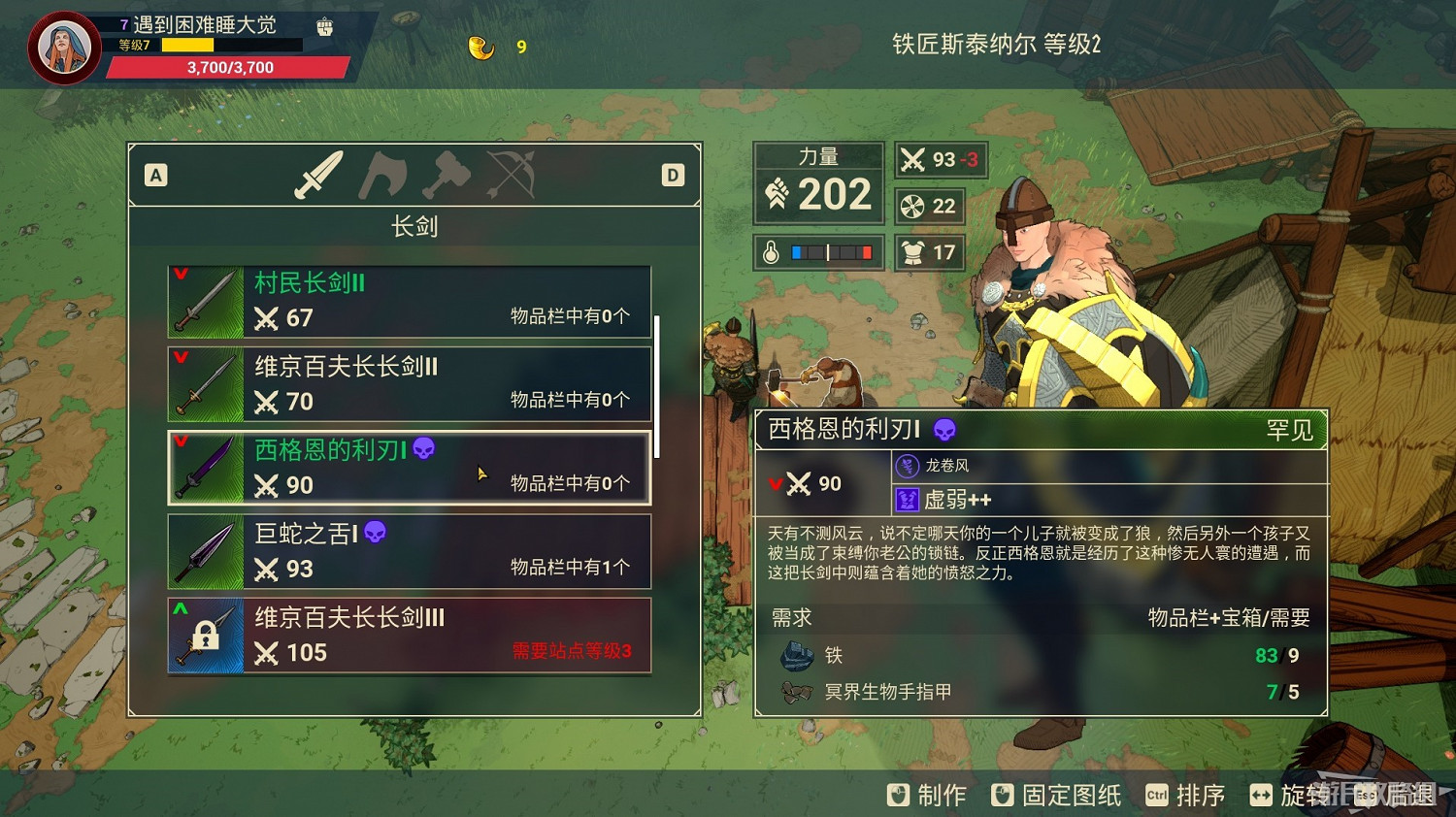Toggle the V marker on 西格恩的利刃I entry
Screen dimensions: 1456x817
pos(179,441)
